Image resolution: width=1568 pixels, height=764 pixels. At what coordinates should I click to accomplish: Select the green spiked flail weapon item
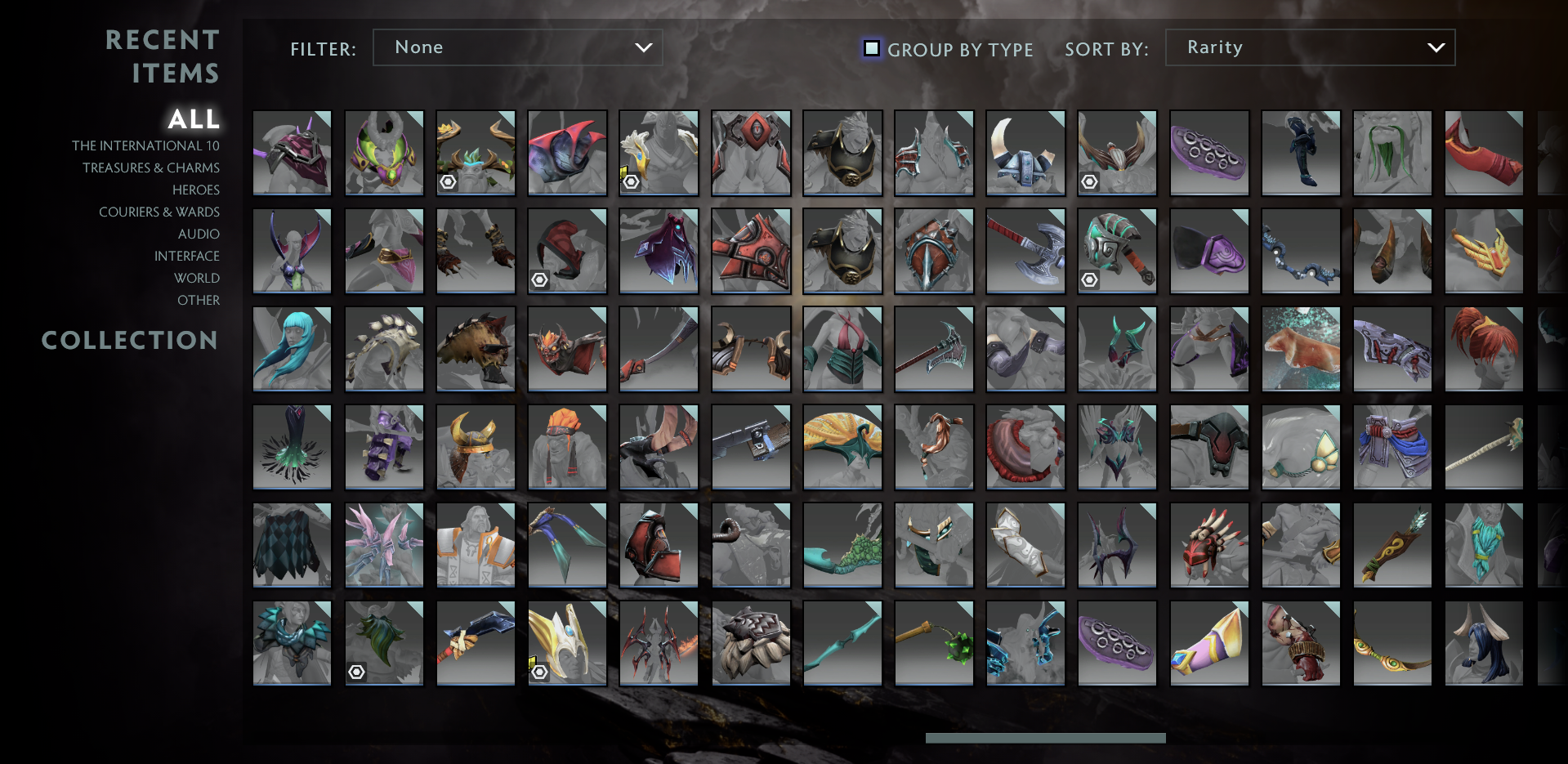coord(934,643)
